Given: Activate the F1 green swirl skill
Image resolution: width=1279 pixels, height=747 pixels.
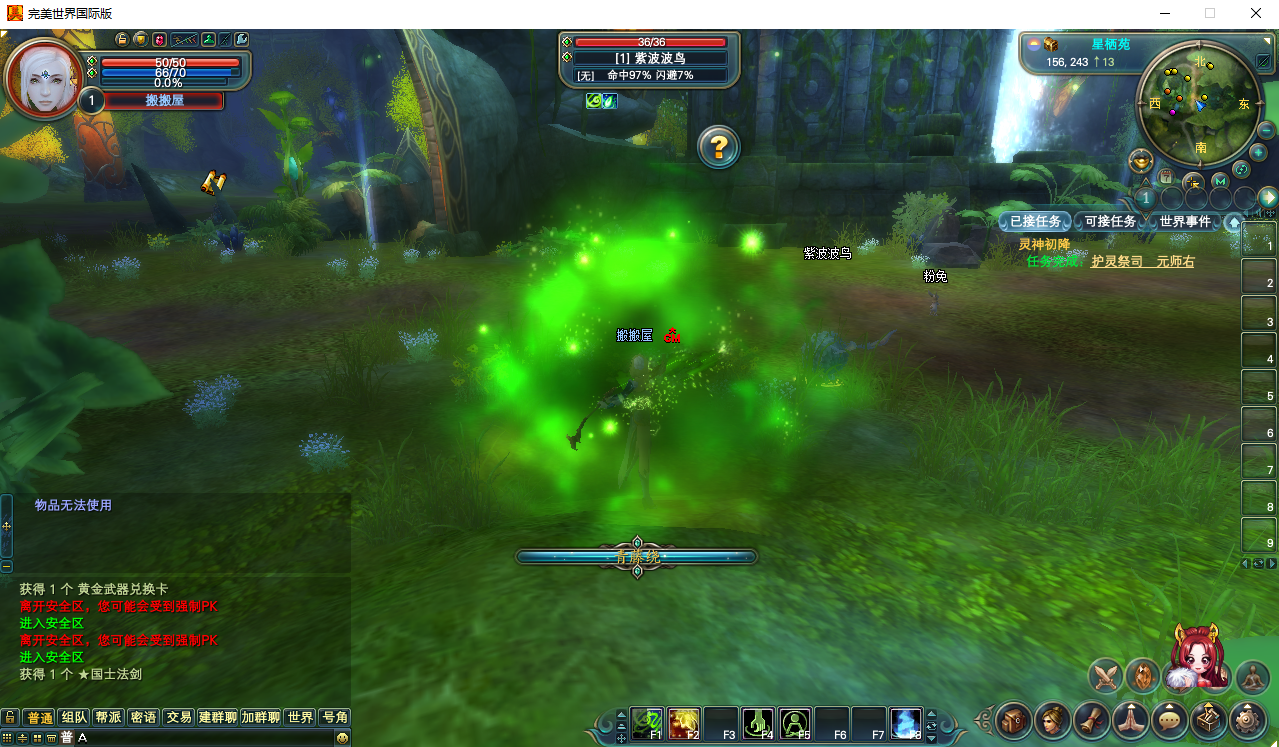Looking at the screenshot, I should point(646,722).
